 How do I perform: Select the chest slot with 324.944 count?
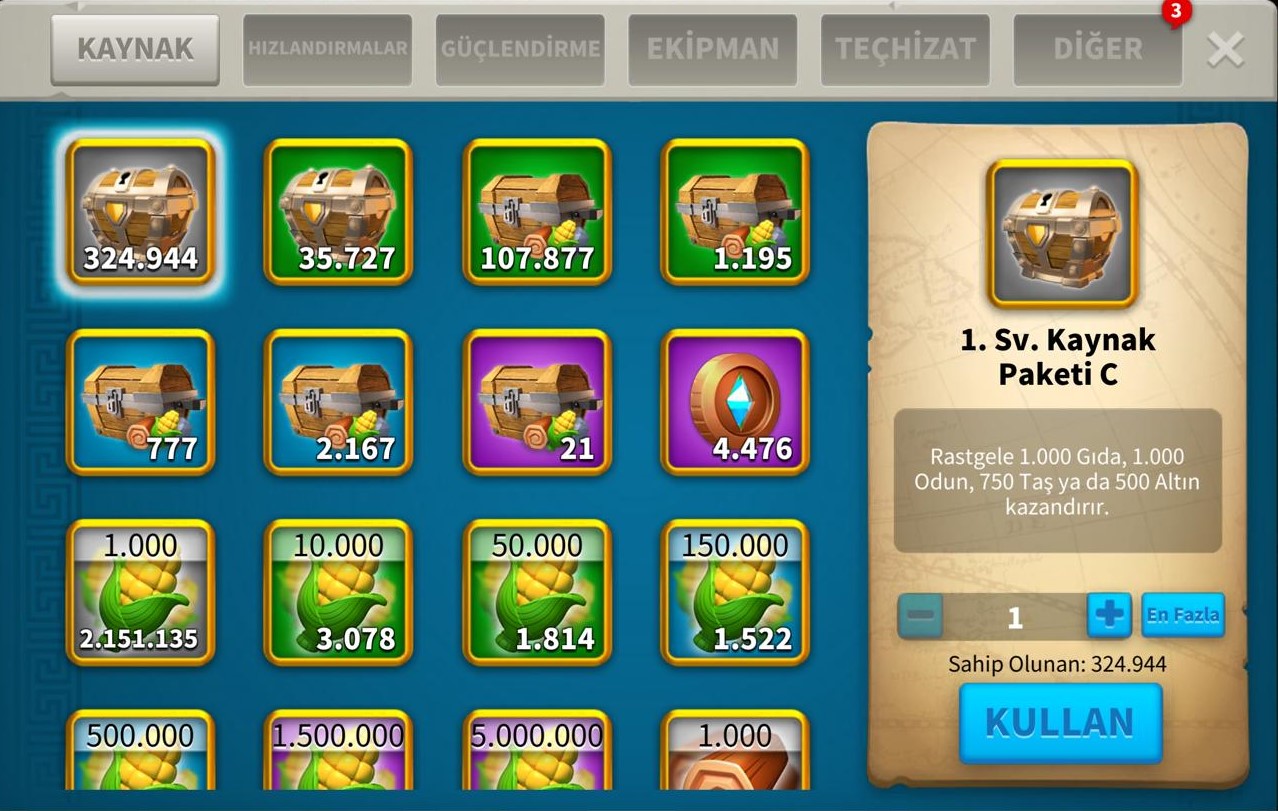140,212
